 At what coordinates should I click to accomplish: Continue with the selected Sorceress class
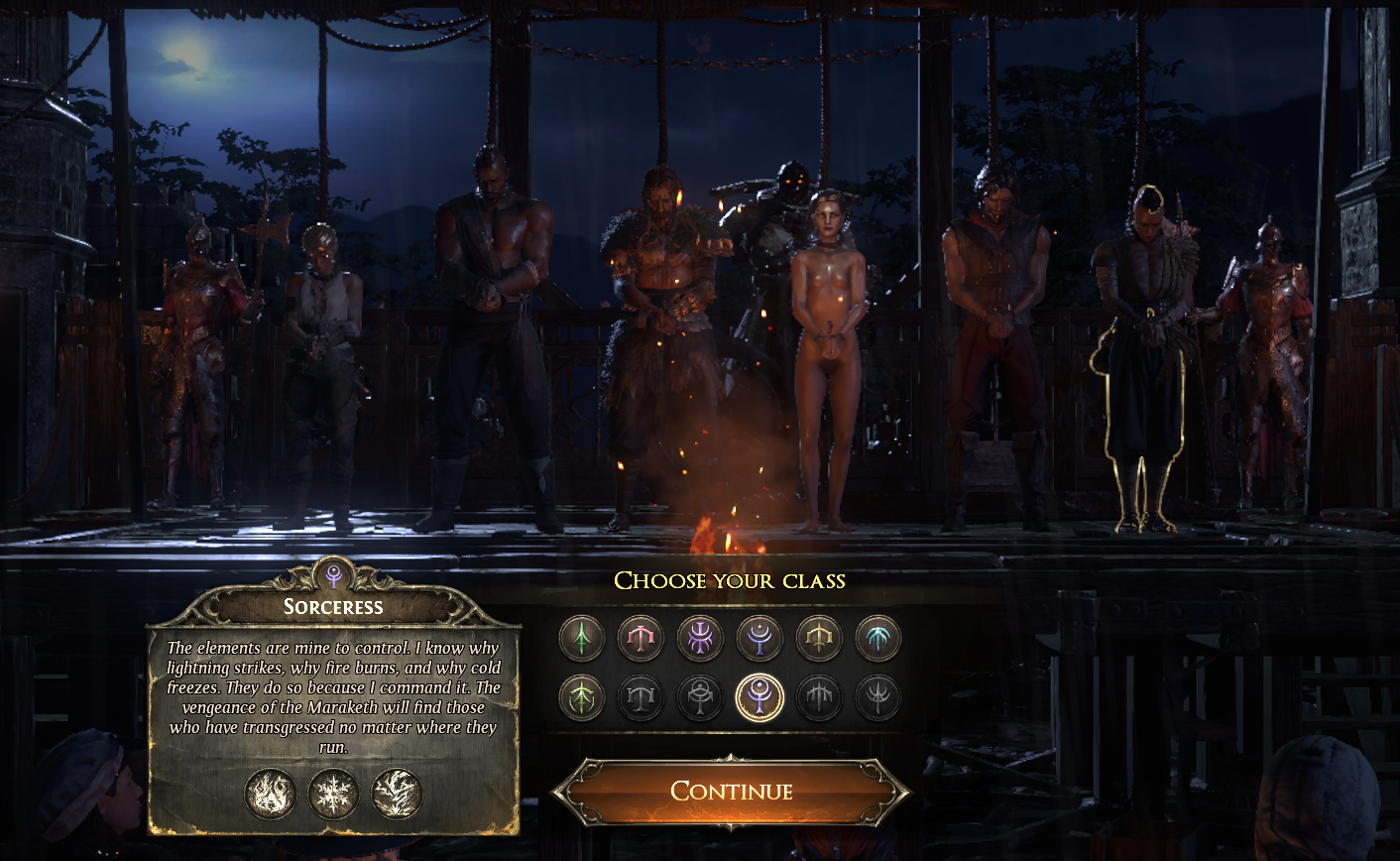click(x=731, y=791)
